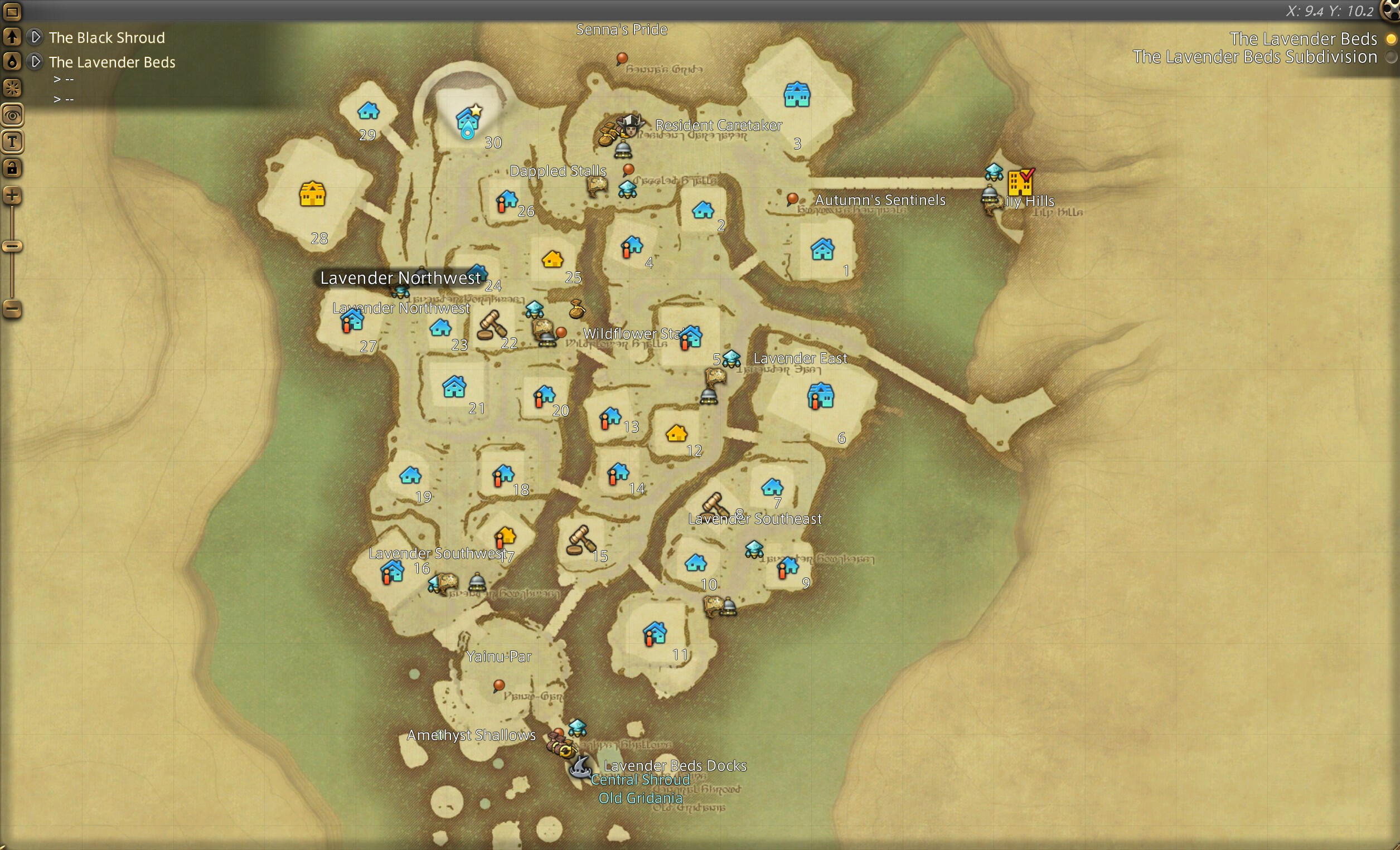Toggle the map text labels button
1400x850 pixels.
pos(12,142)
